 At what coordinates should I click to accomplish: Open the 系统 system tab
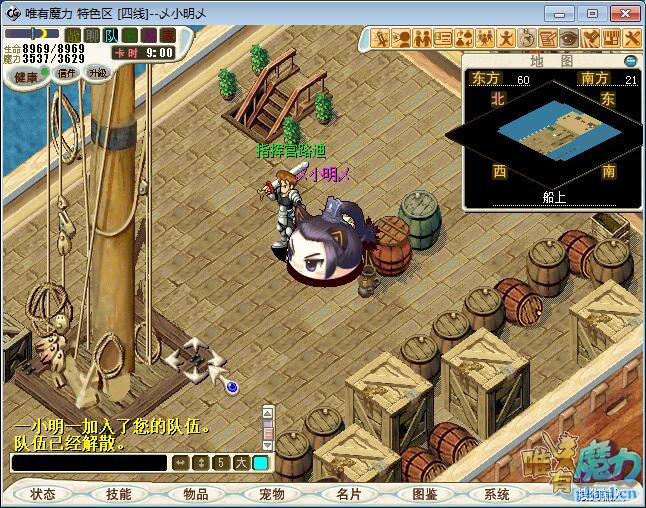tap(497, 494)
